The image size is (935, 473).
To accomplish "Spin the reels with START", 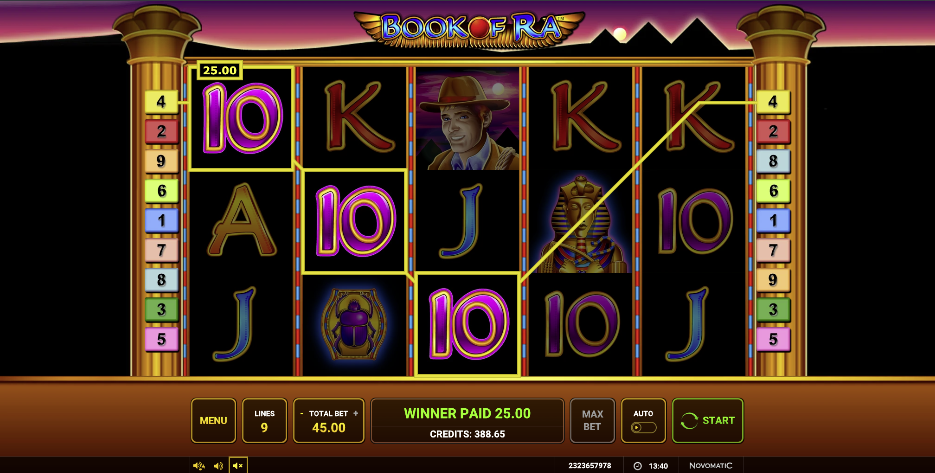I will pyautogui.click(x=707, y=420).
